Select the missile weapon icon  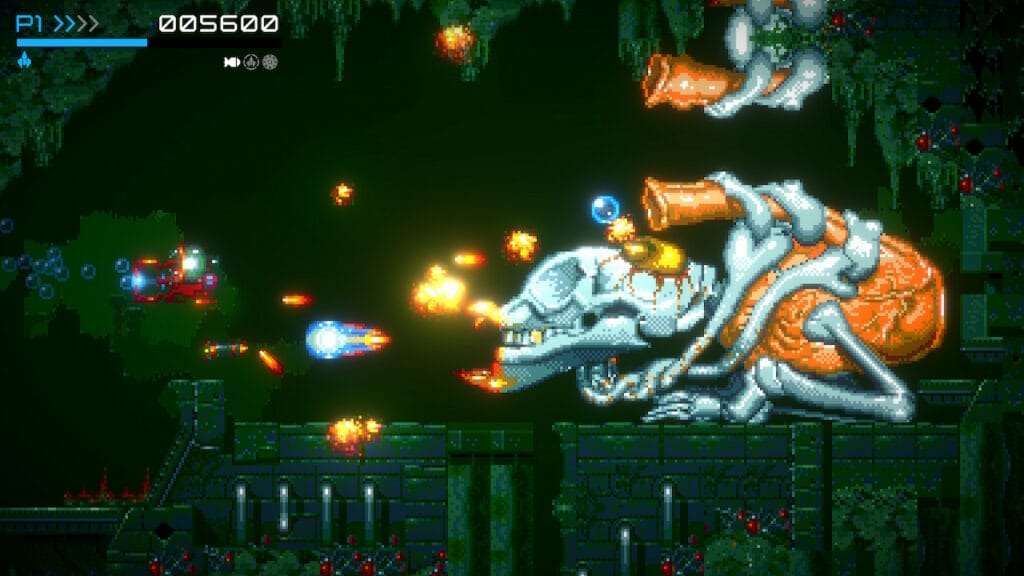(232, 62)
